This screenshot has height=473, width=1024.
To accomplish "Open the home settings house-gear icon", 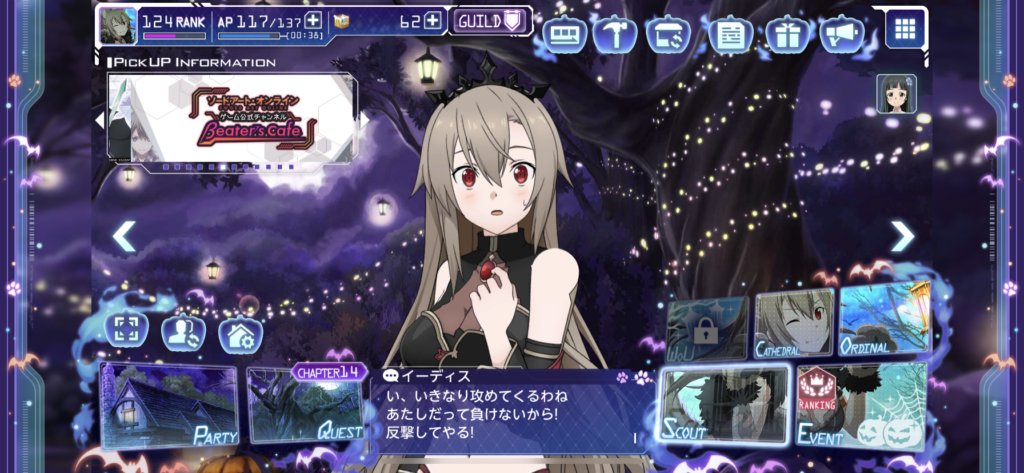I will 241,335.
